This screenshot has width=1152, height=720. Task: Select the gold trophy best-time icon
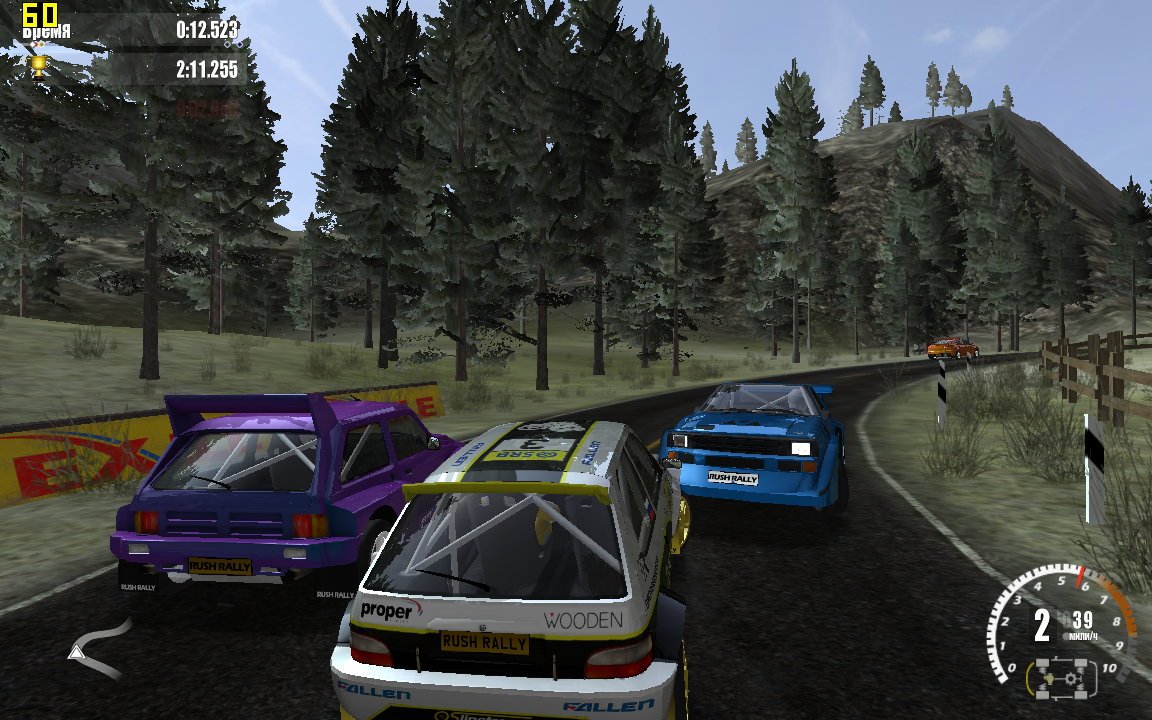(38, 67)
